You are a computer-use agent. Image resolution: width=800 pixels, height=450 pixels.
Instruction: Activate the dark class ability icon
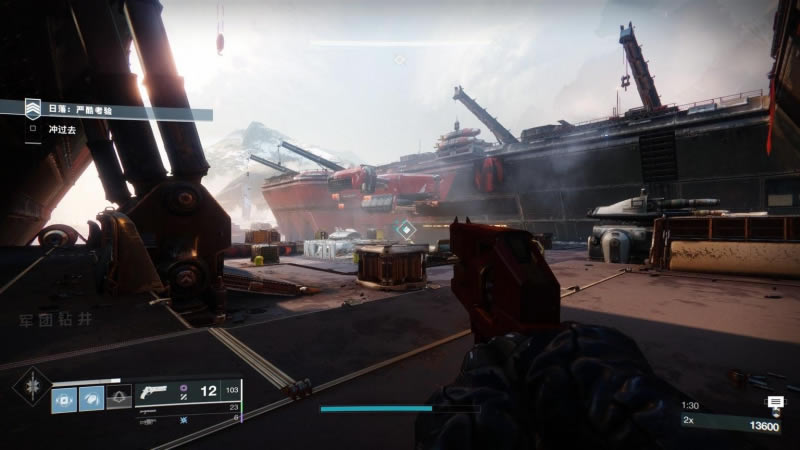click(118, 398)
